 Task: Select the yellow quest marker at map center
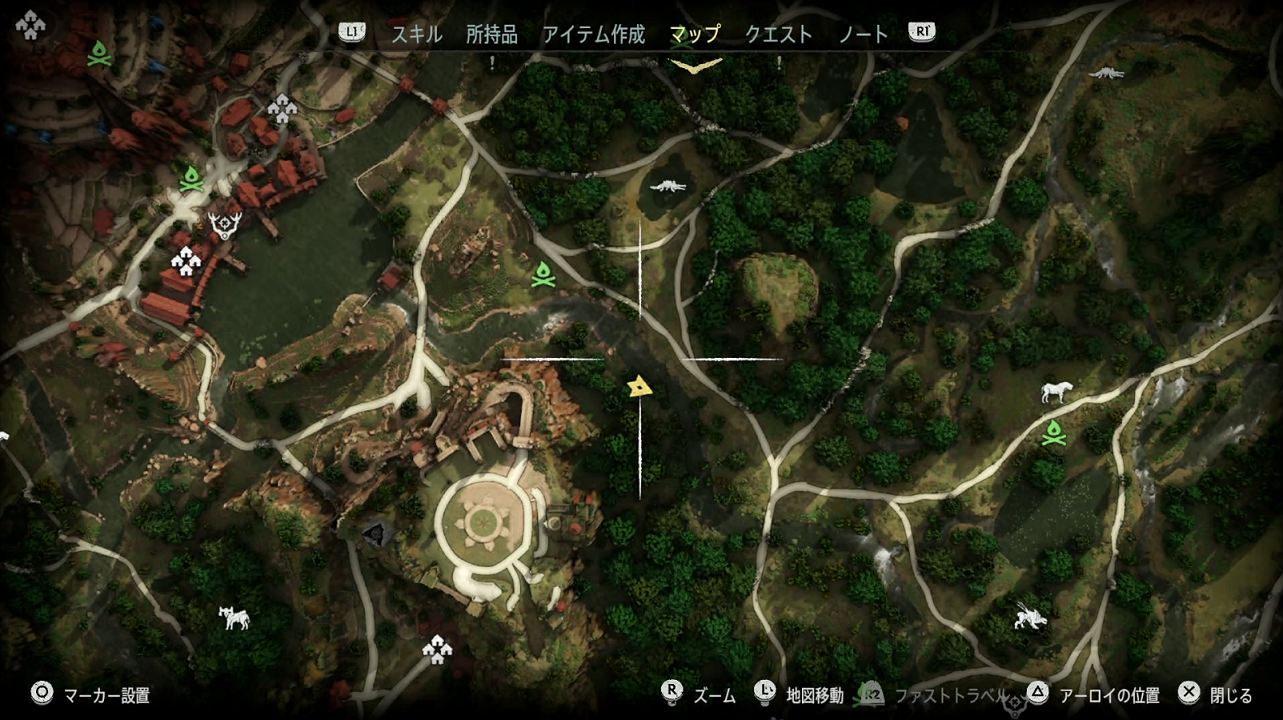[640, 385]
